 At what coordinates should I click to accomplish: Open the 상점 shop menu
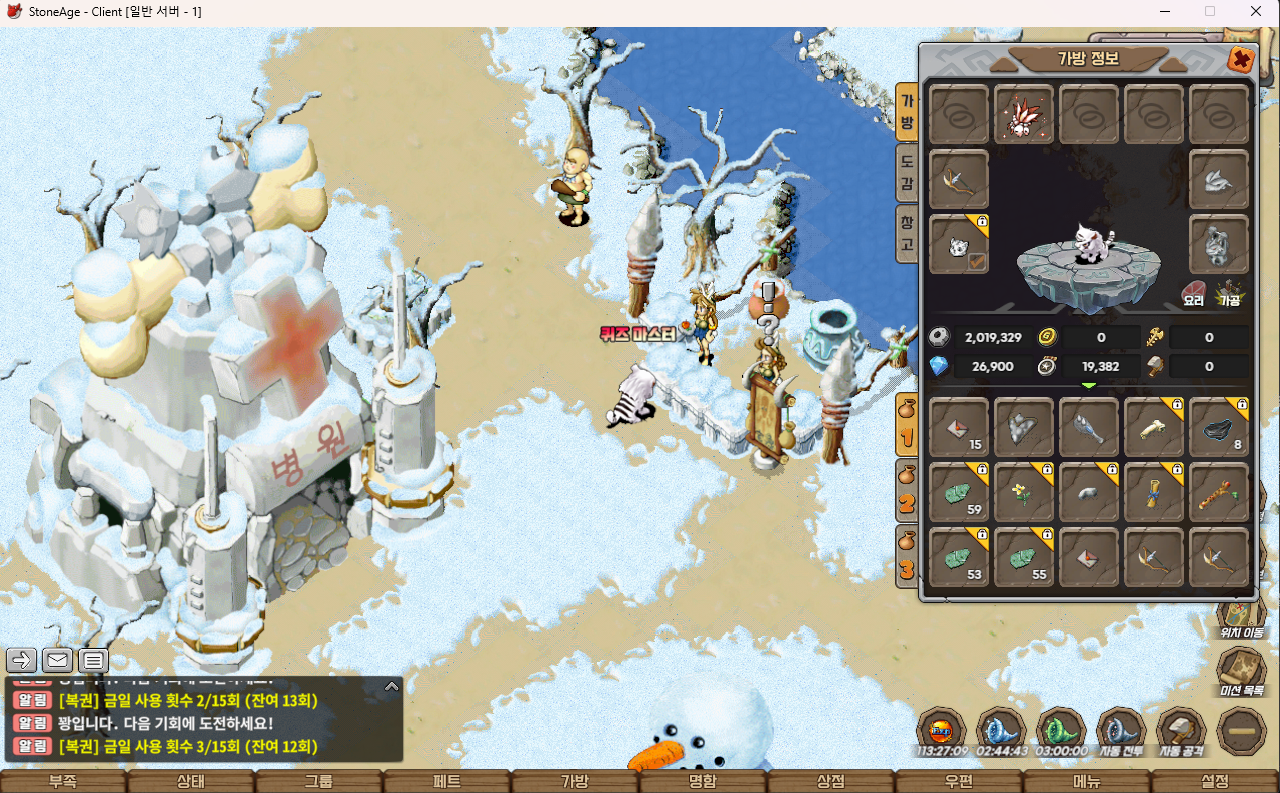(x=830, y=781)
